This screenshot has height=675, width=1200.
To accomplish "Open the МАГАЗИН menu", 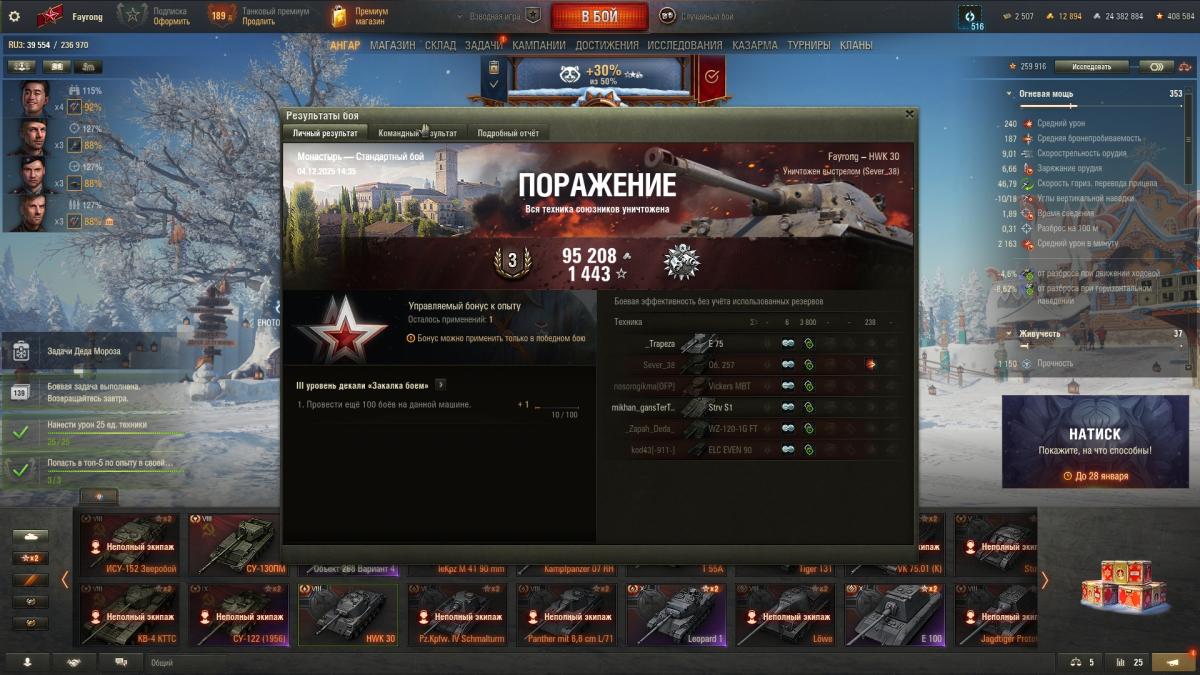I will click(392, 45).
